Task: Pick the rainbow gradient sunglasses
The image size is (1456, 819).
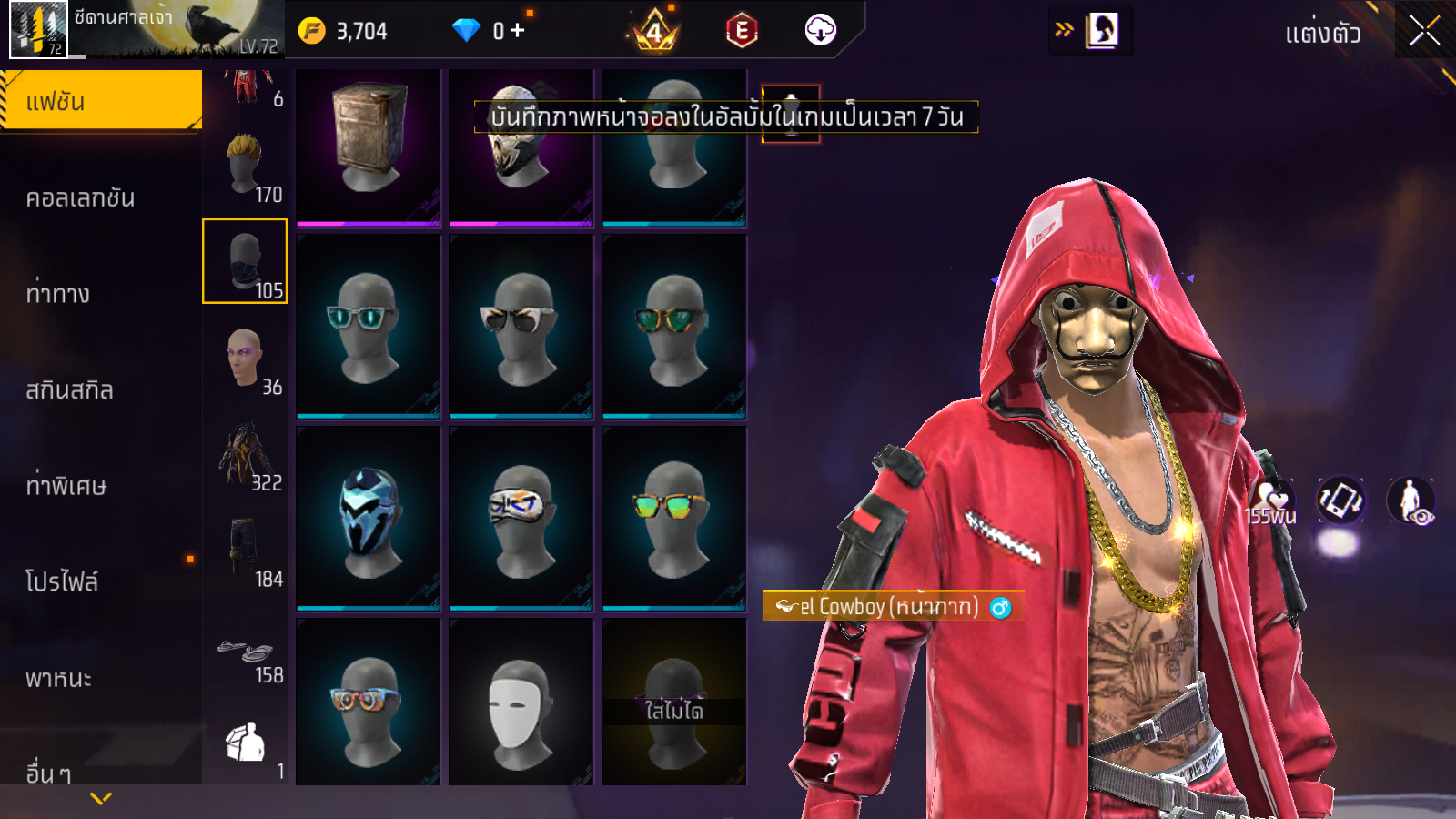Action: [673, 518]
